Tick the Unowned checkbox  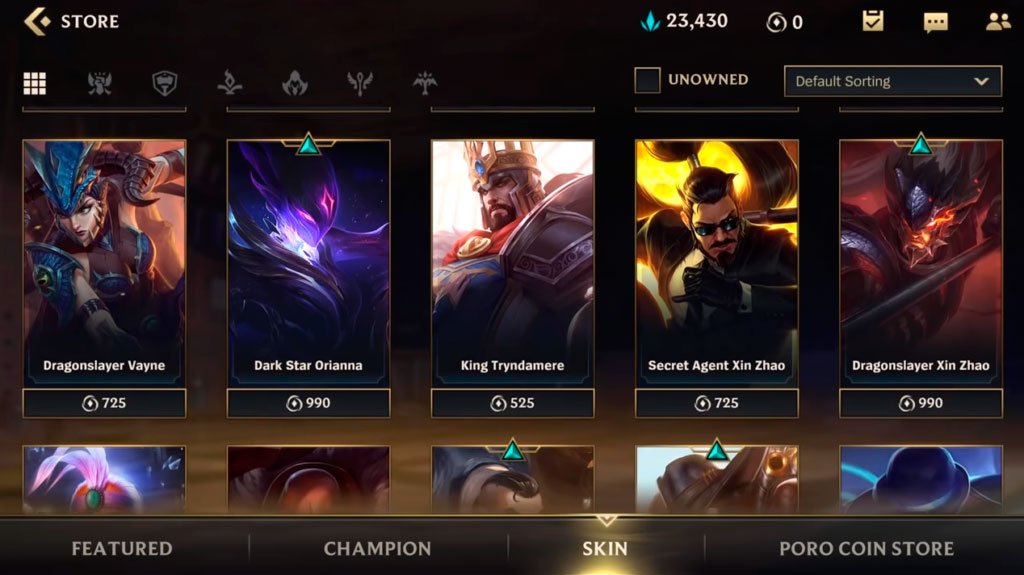click(x=648, y=80)
